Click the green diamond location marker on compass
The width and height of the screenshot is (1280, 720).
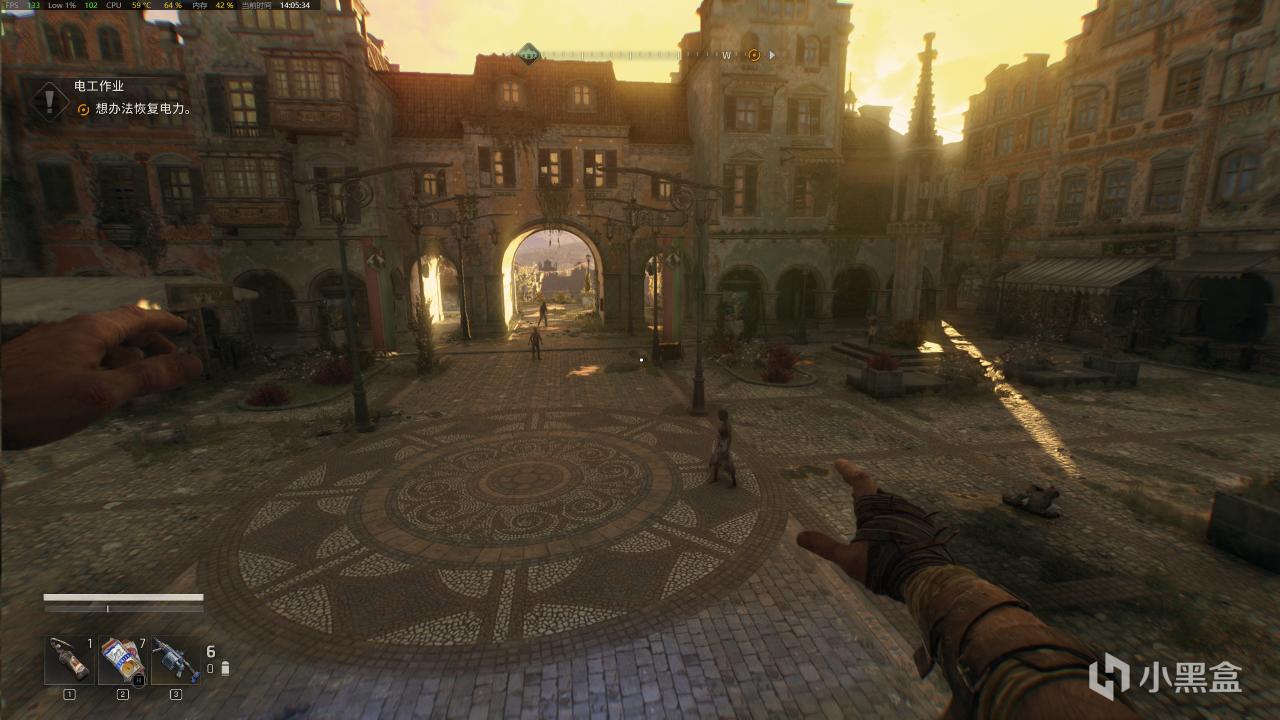[x=528, y=53]
